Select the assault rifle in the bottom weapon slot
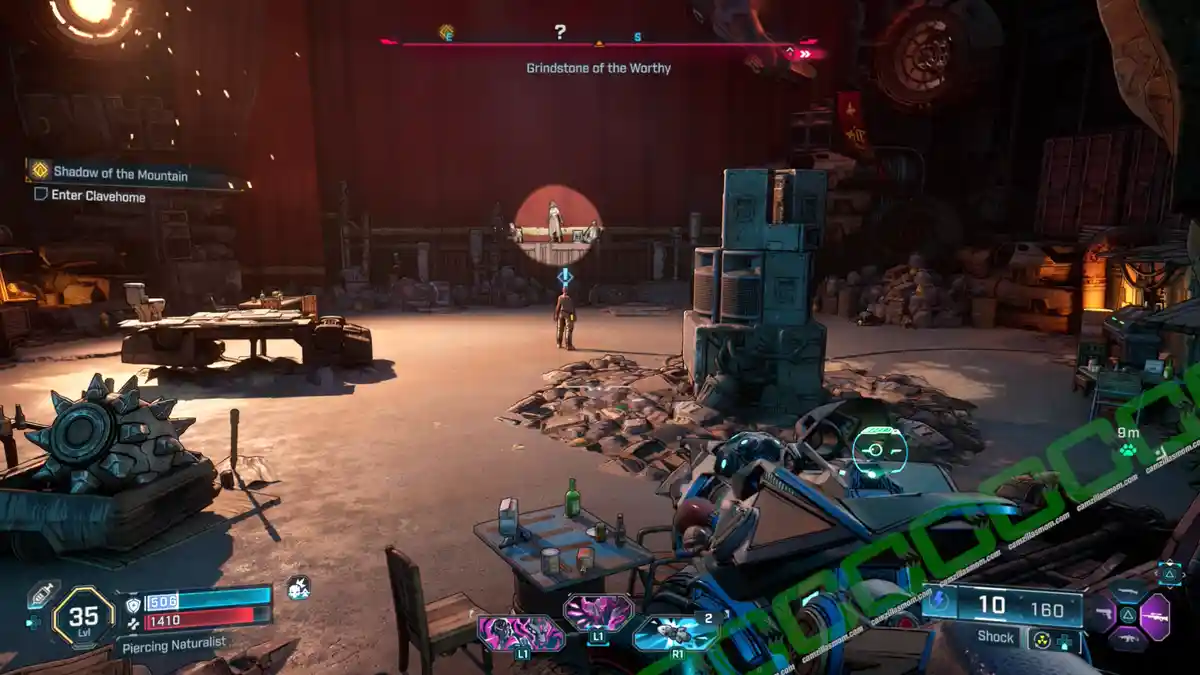This screenshot has height=675, width=1200. 1128,640
